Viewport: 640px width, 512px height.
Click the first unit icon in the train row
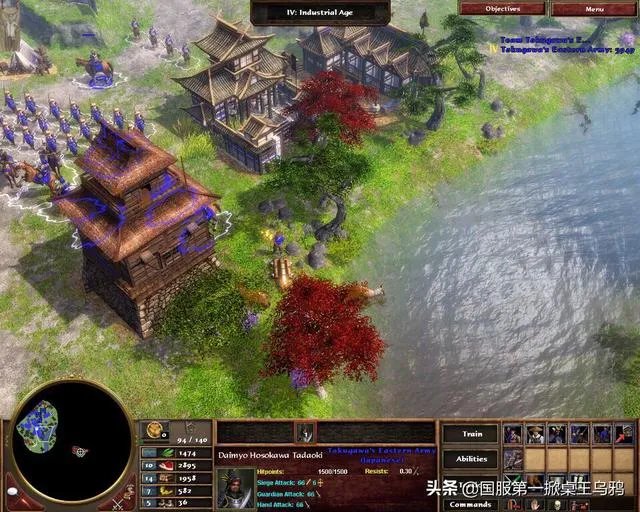pos(513,434)
